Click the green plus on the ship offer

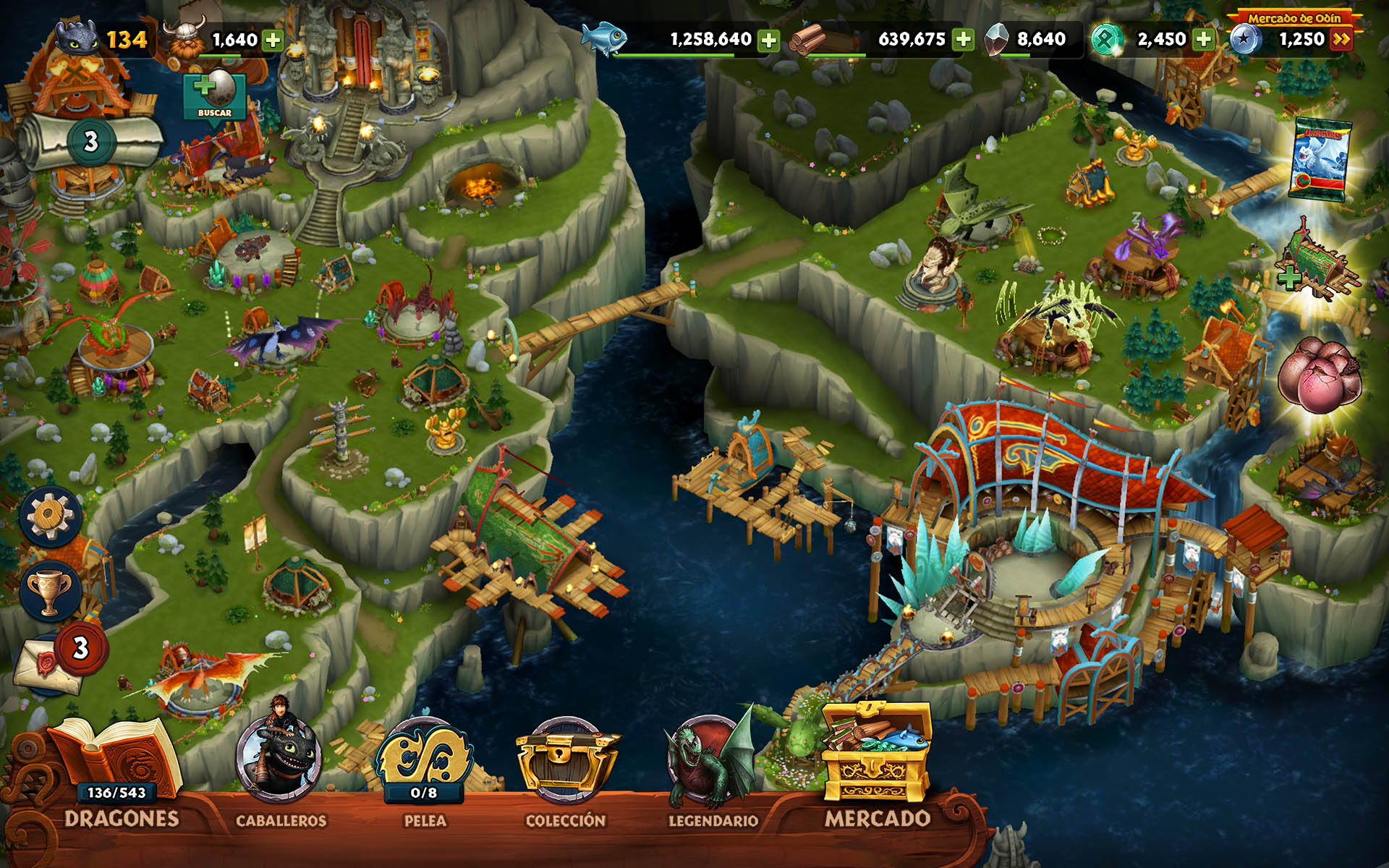pos(1289,278)
